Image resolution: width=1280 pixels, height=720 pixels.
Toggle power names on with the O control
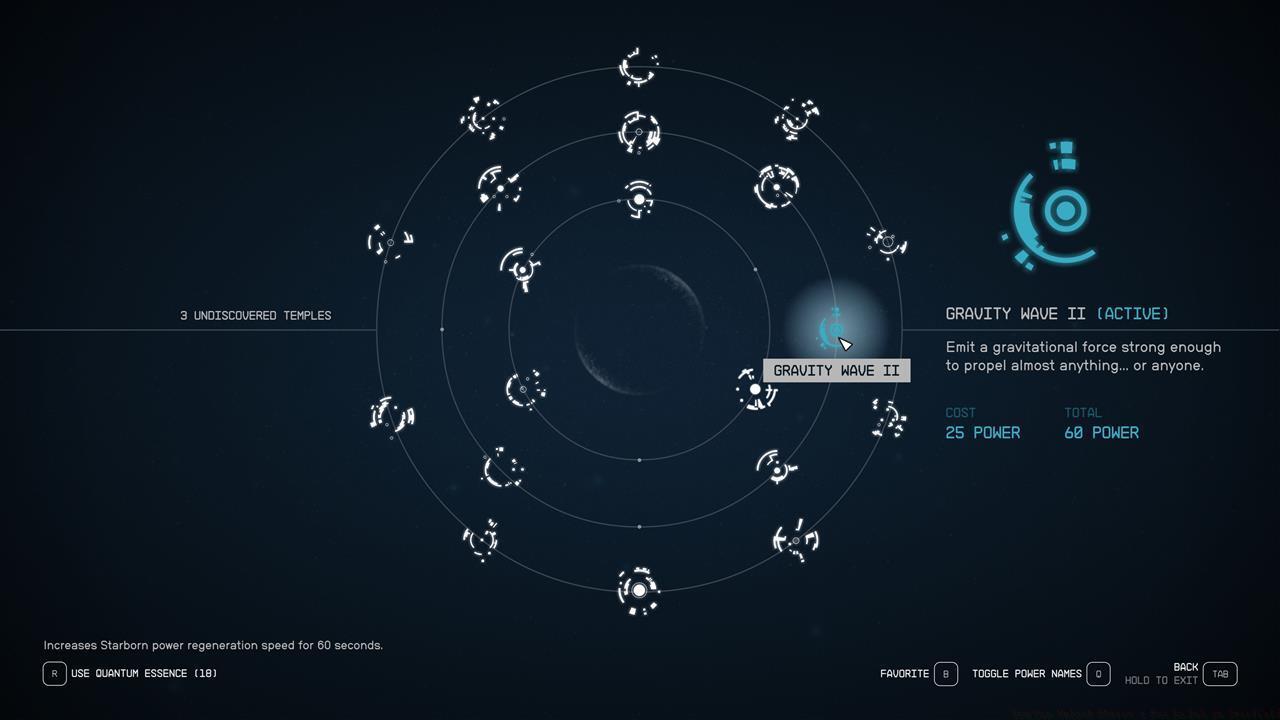(1097, 674)
